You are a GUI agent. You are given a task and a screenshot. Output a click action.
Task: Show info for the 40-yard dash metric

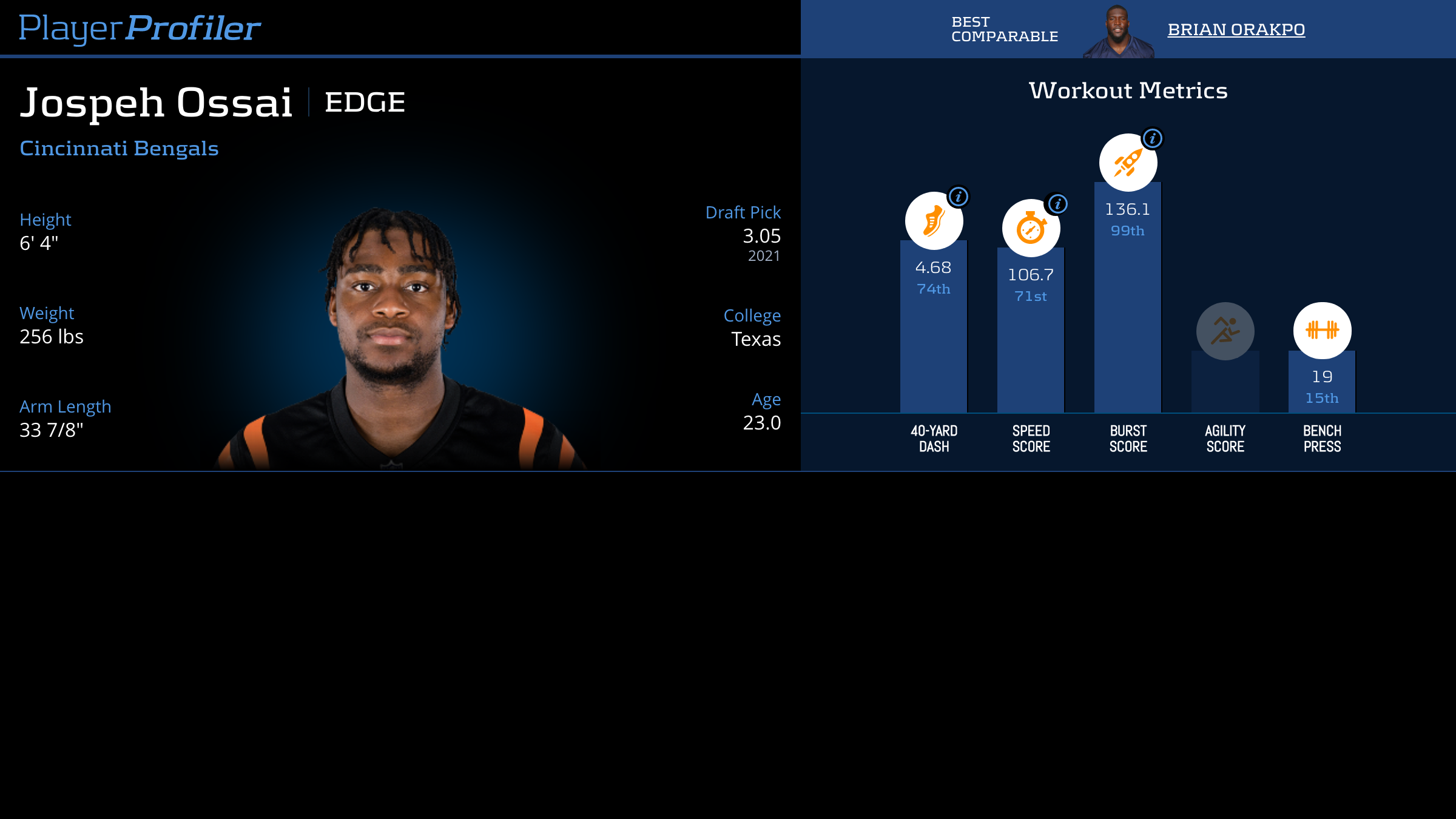click(959, 197)
